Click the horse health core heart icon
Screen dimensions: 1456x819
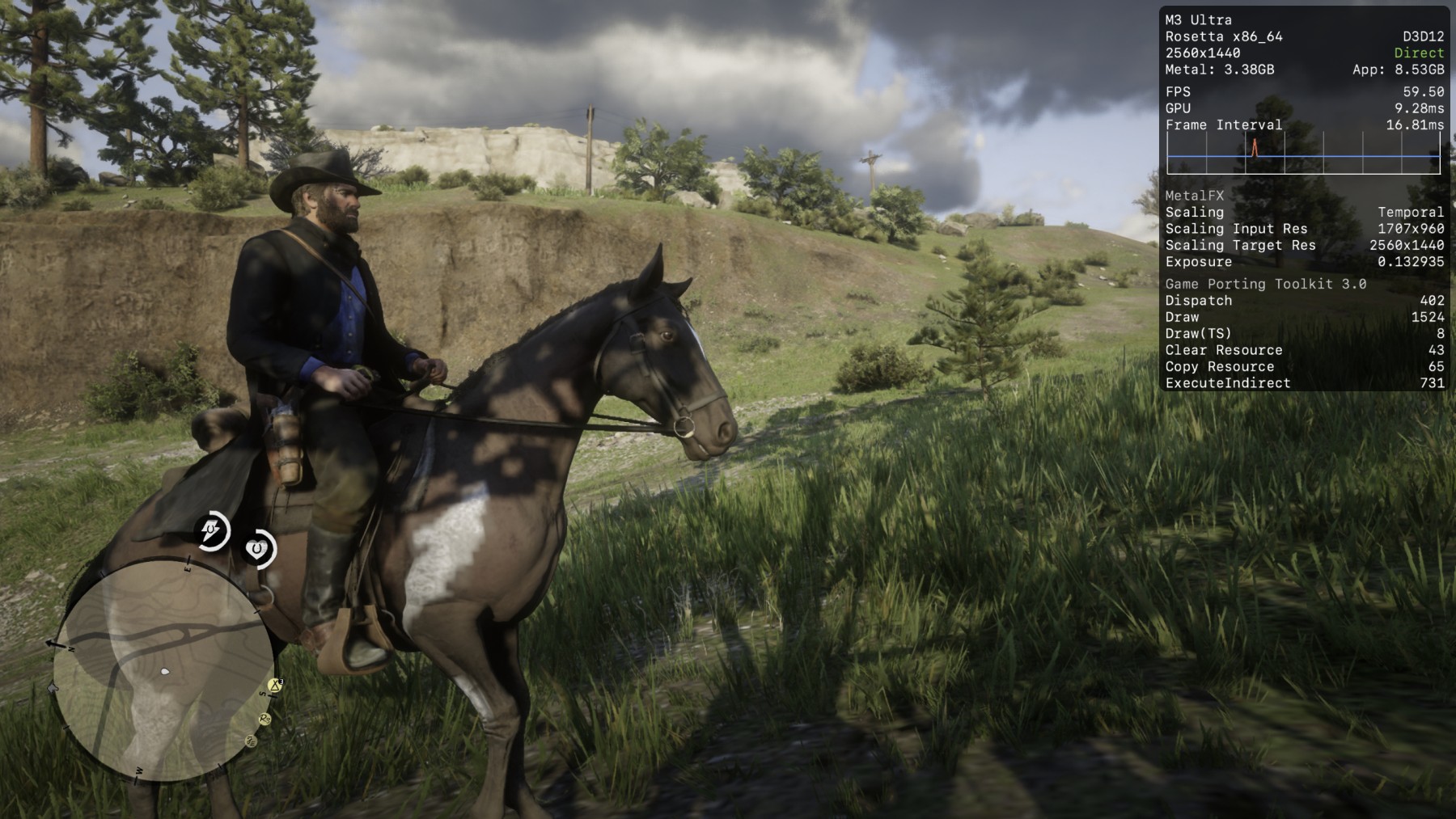point(259,550)
